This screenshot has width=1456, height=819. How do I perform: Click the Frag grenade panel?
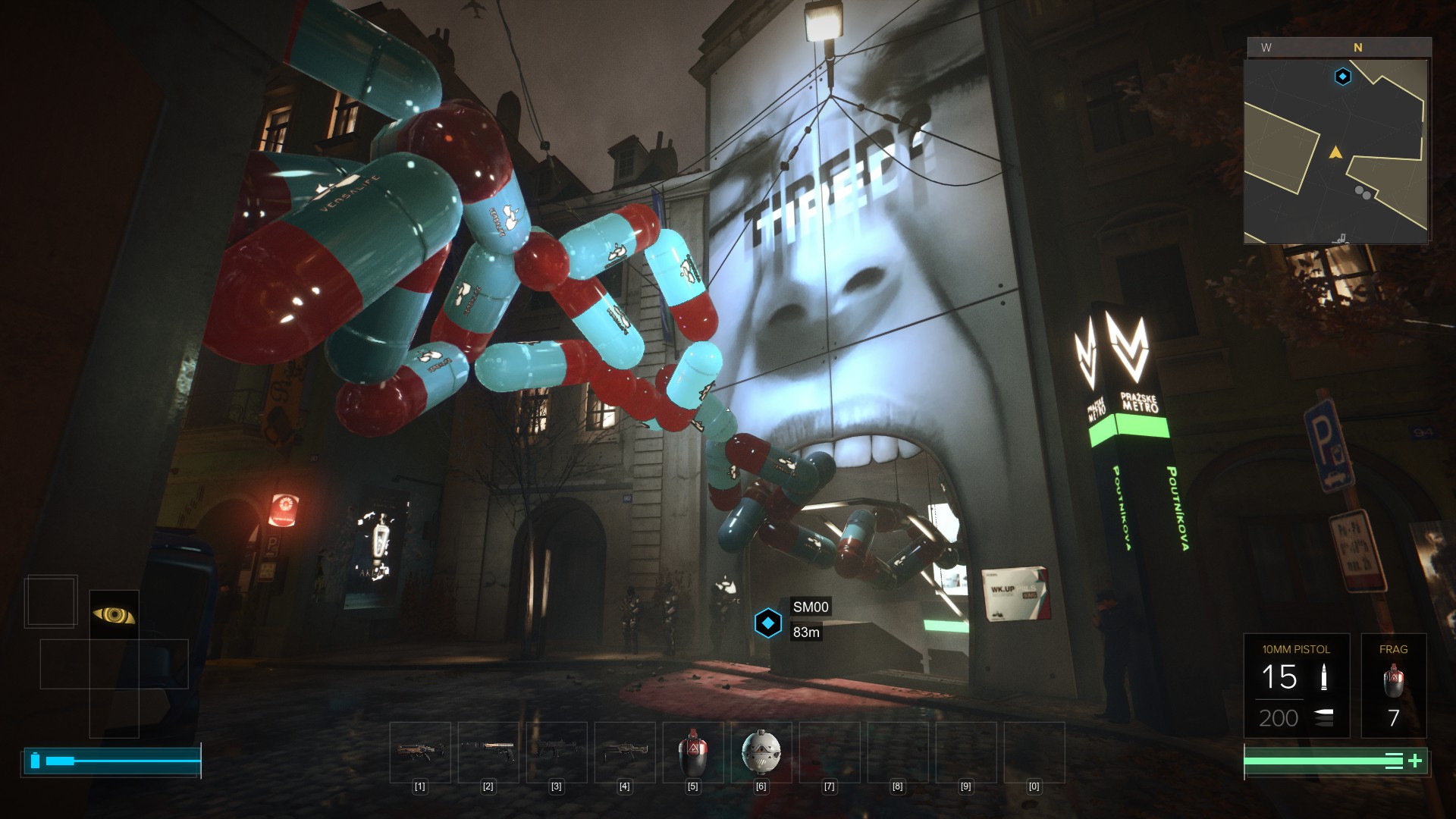pos(1393,686)
